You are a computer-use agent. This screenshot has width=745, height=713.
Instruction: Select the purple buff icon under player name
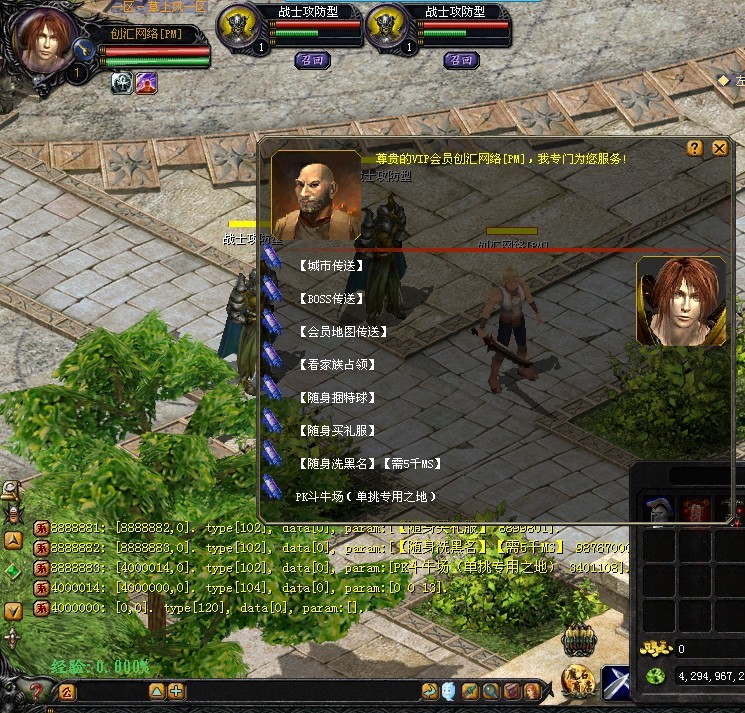click(146, 83)
